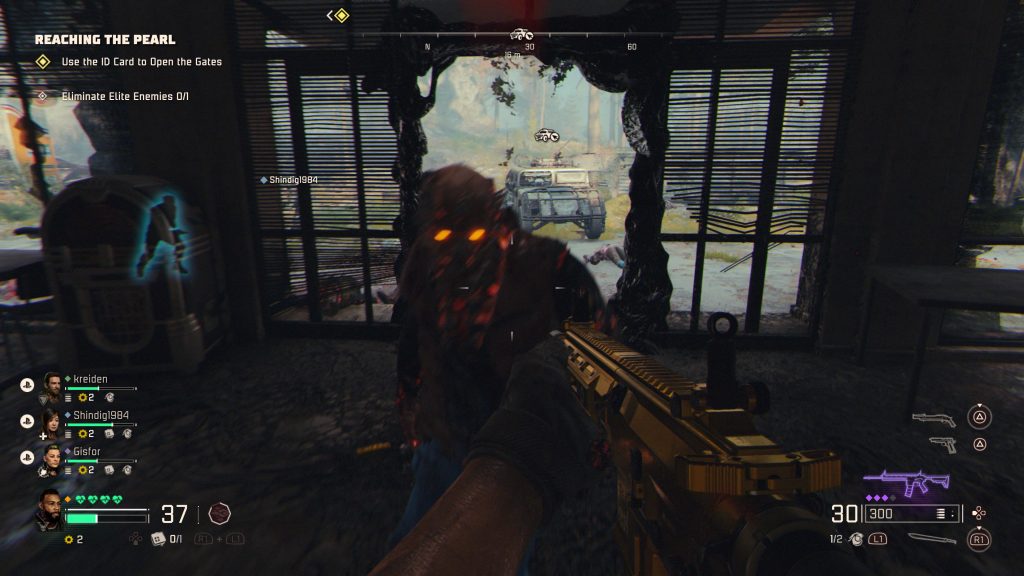Switch to the shotgun weapon slot

coord(933,419)
